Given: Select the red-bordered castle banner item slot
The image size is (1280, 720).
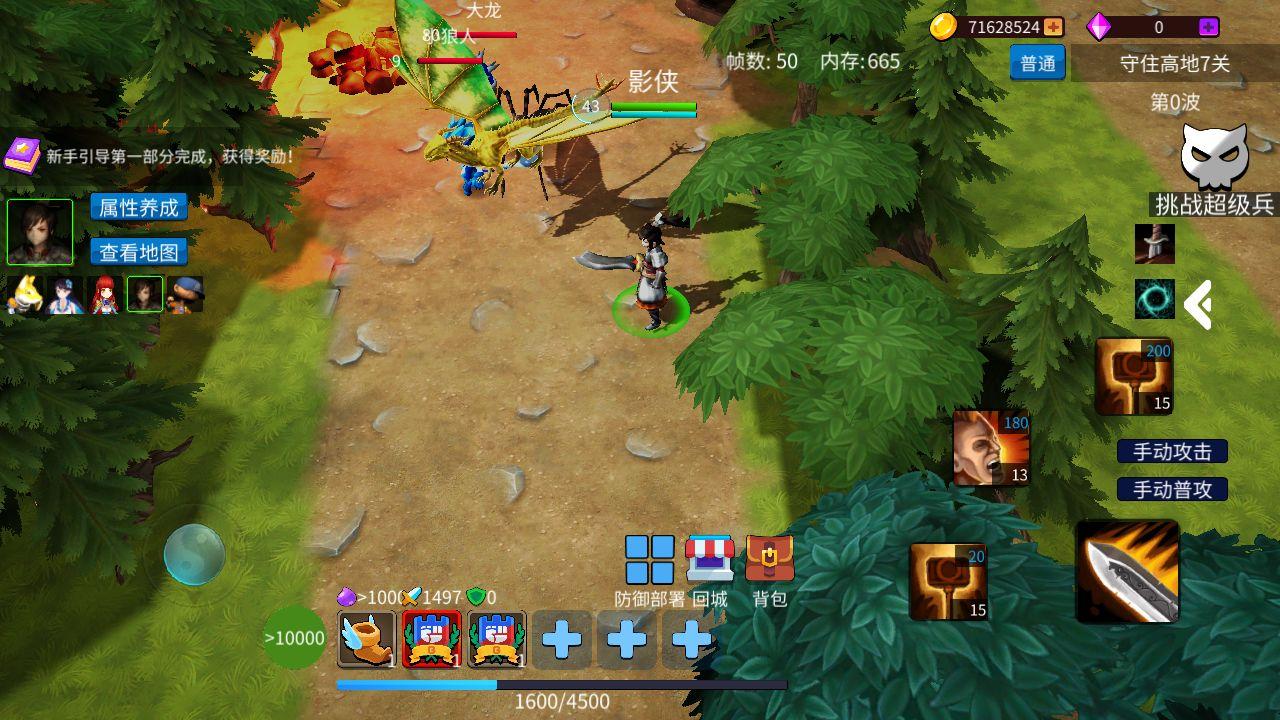Looking at the screenshot, I should pos(431,639).
